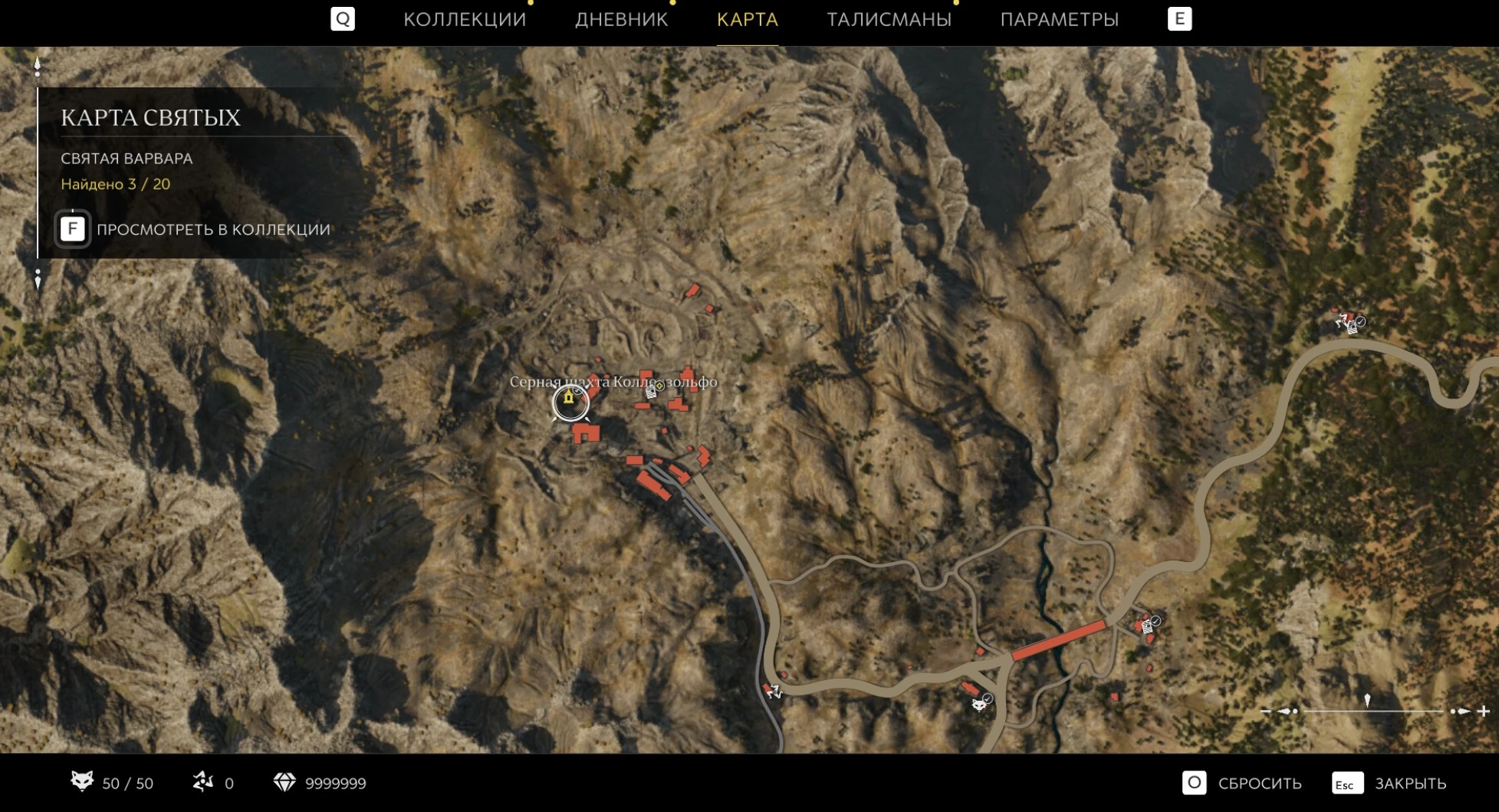
Task: Click the newspaper marker beside the red bridge
Action: 1147,628
